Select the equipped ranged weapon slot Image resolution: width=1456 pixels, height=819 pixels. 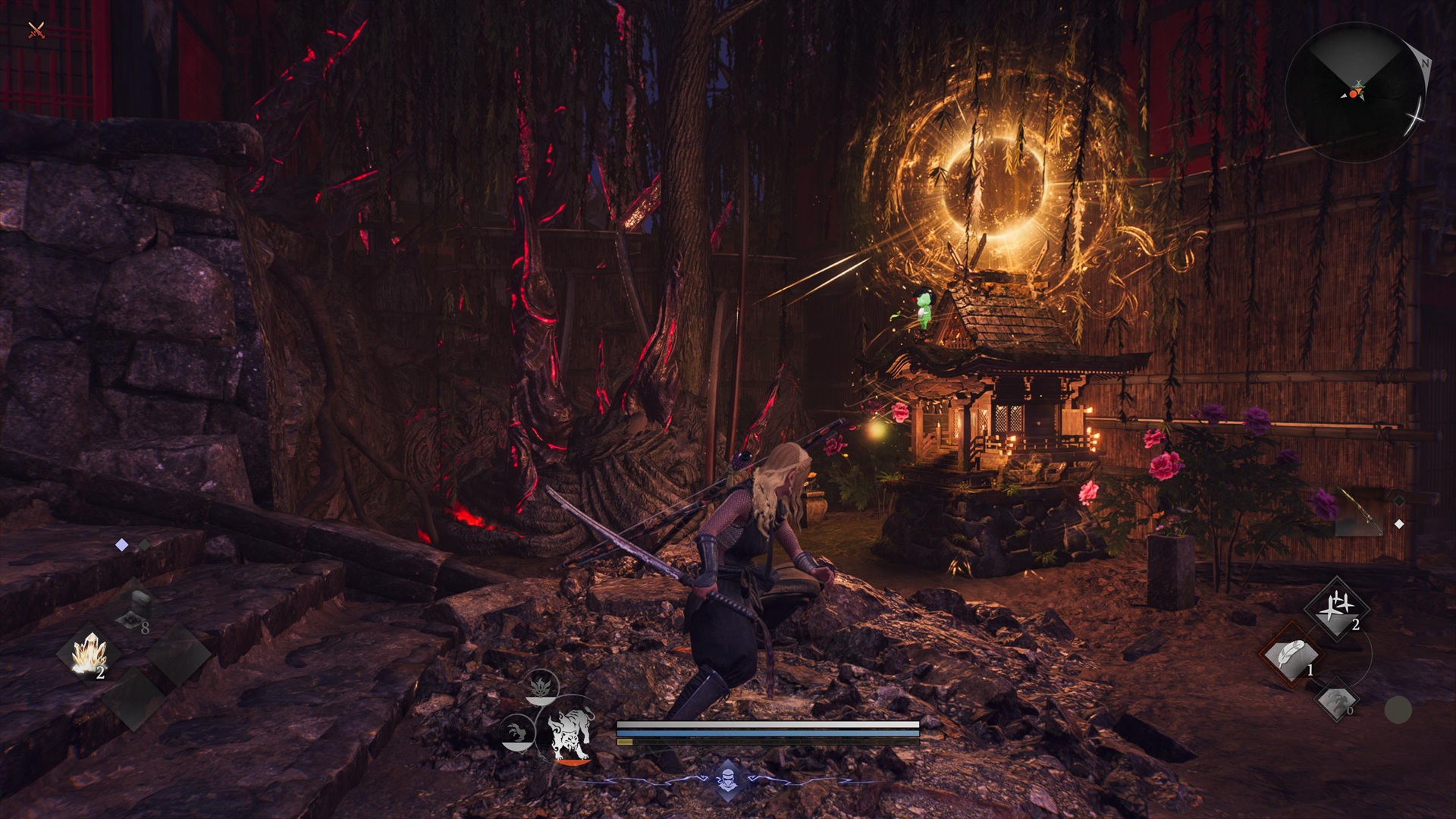[1357, 513]
